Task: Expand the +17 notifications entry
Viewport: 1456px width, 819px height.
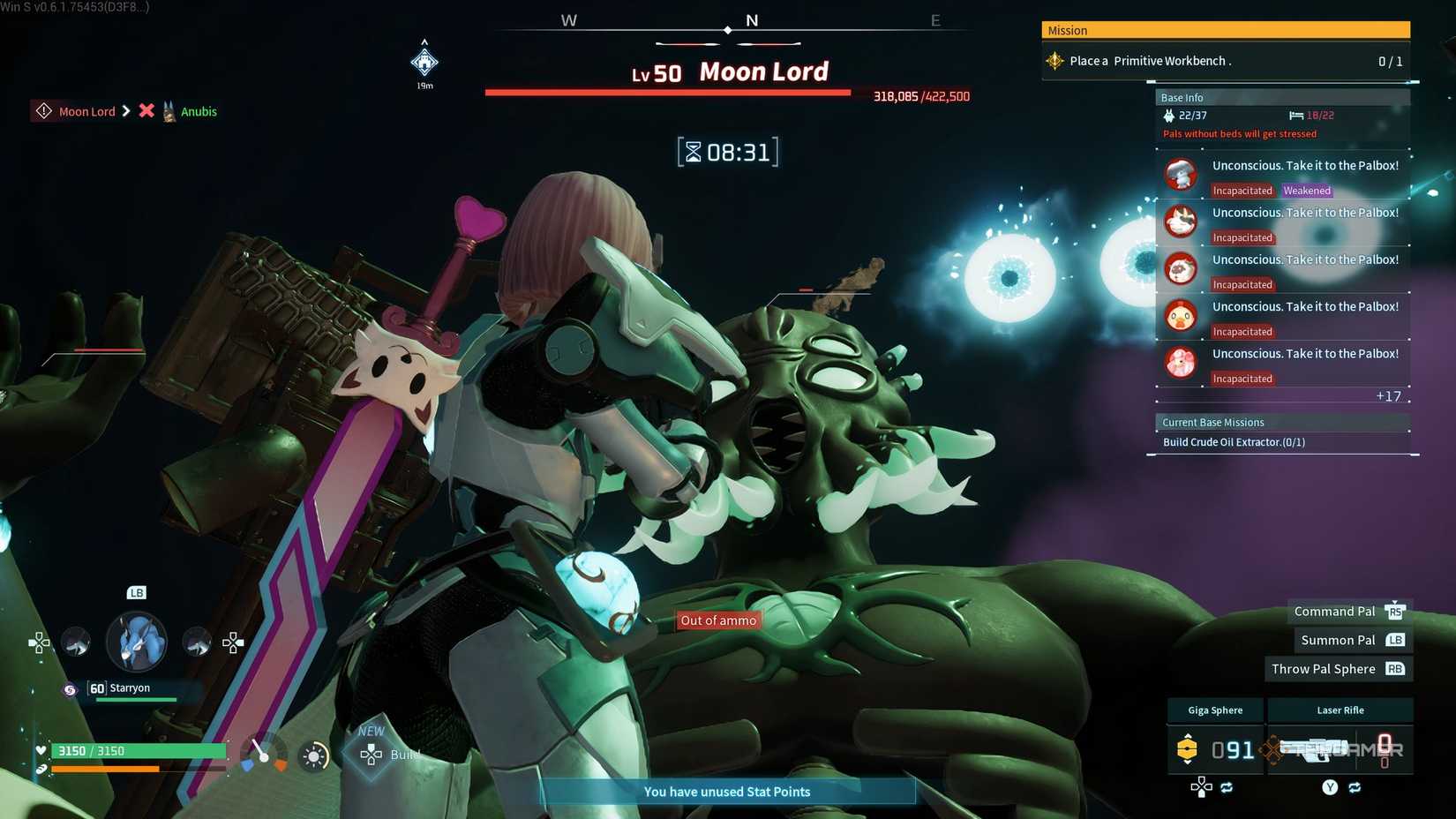Action: (1389, 396)
